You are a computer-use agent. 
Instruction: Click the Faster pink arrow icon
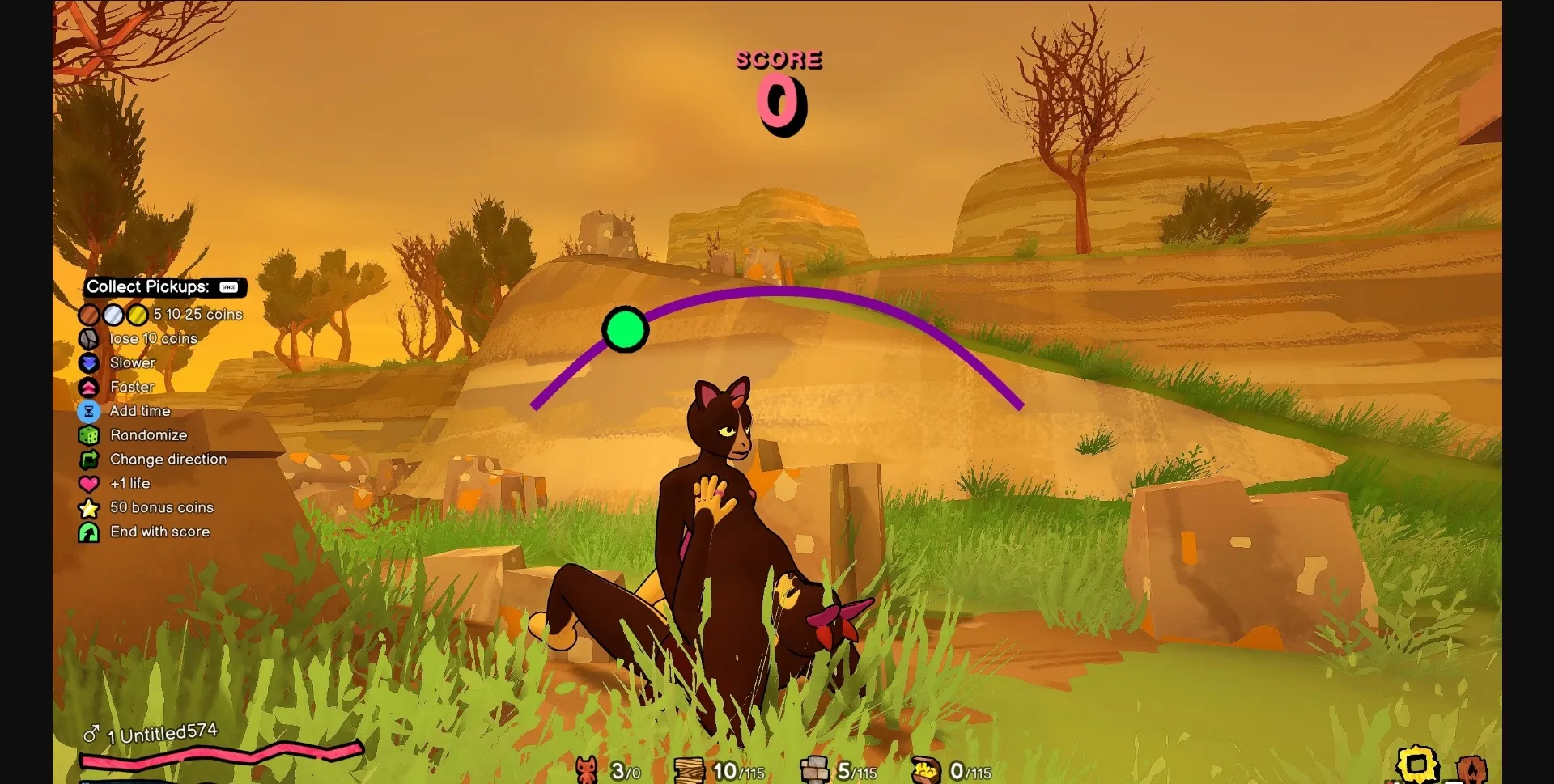tap(89, 387)
